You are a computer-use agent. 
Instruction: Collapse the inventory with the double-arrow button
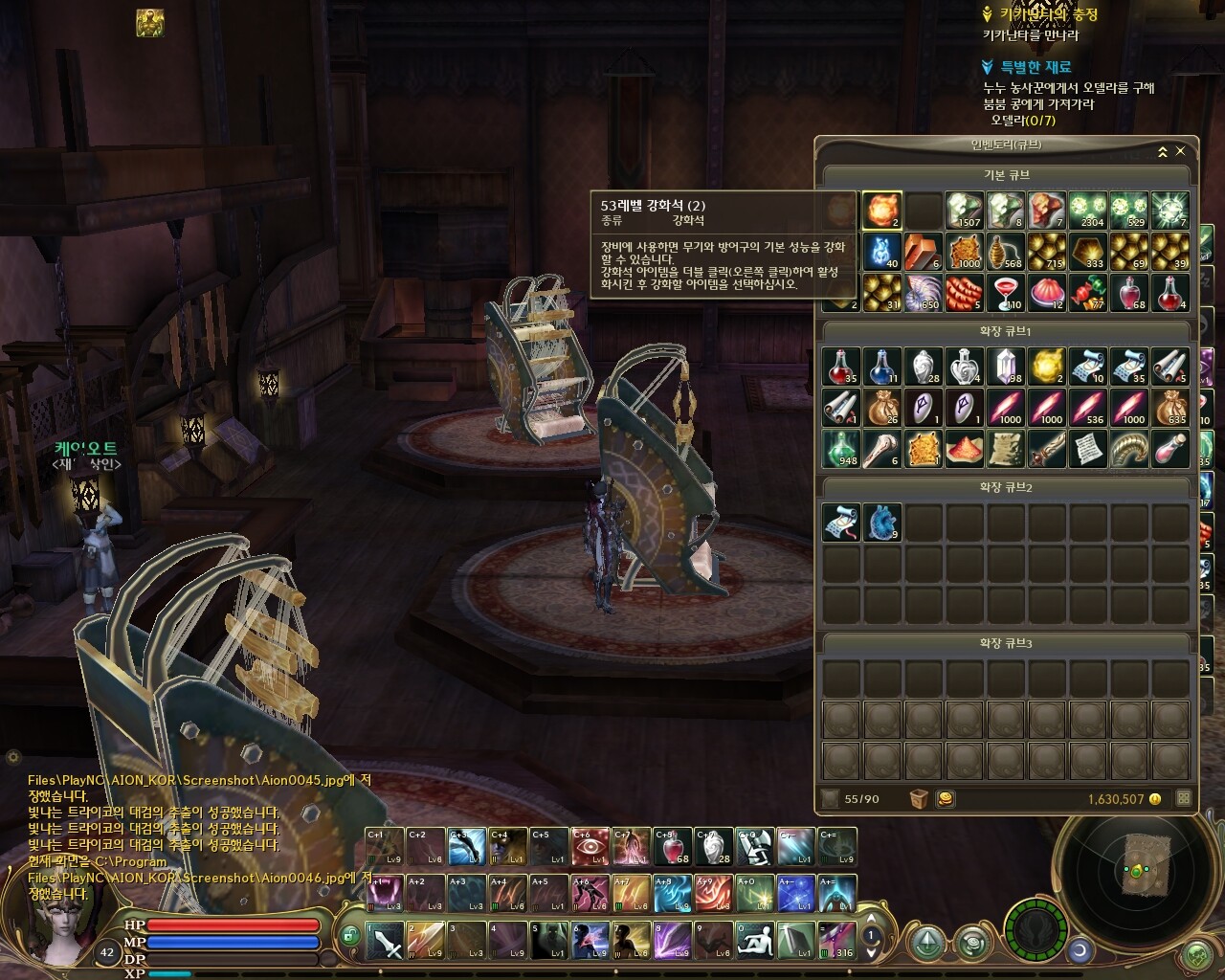point(1163,151)
